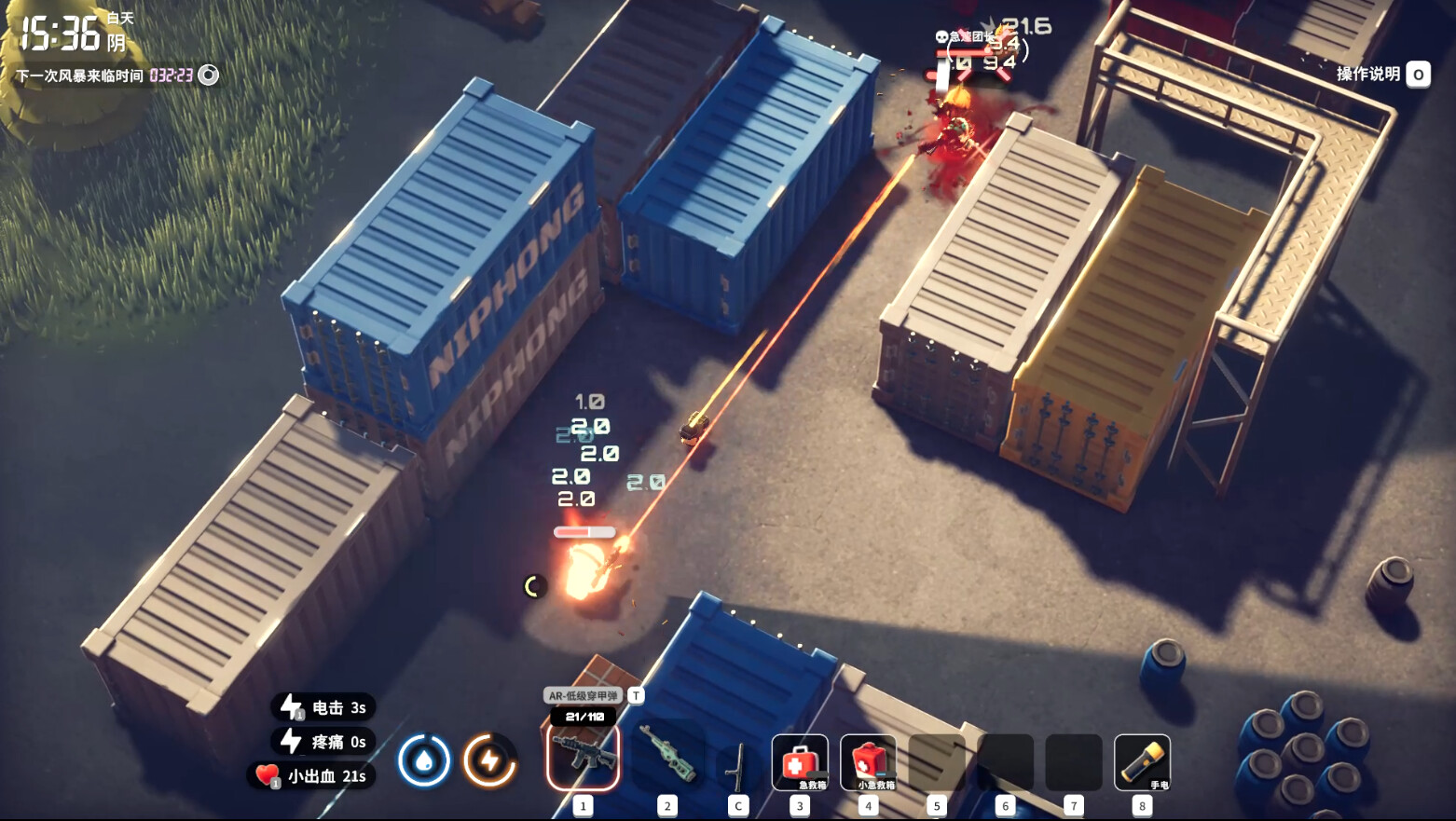Viewport: 1456px width, 821px height.
Task: Use the 急救箱 first aid kit
Action: point(800,762)
